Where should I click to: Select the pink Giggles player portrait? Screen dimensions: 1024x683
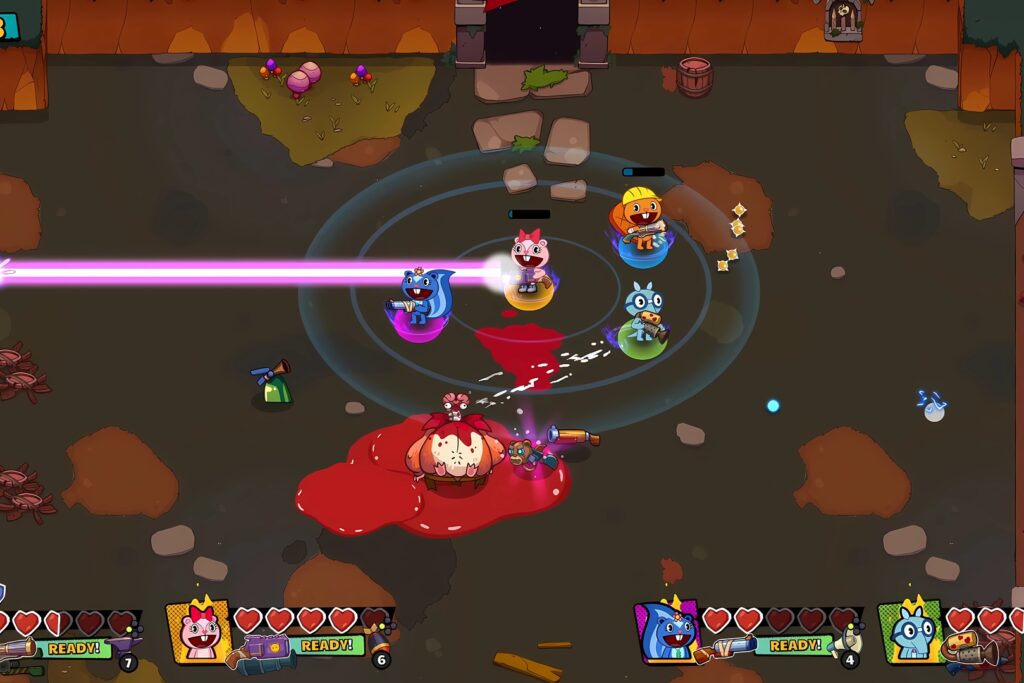pos(200,630)
